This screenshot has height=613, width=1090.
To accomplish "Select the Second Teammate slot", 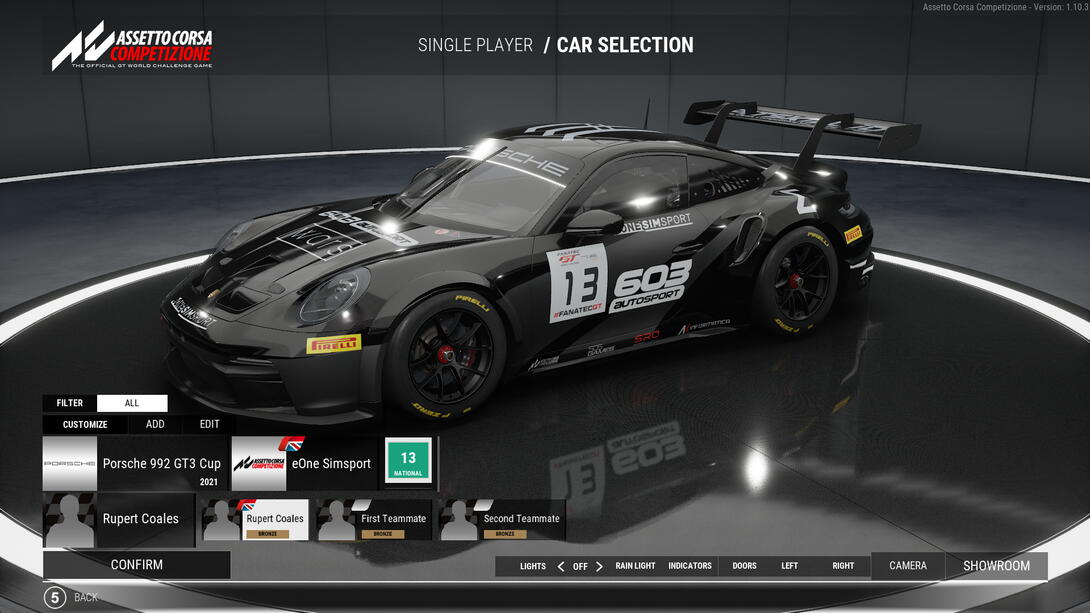I will point(502,520).
